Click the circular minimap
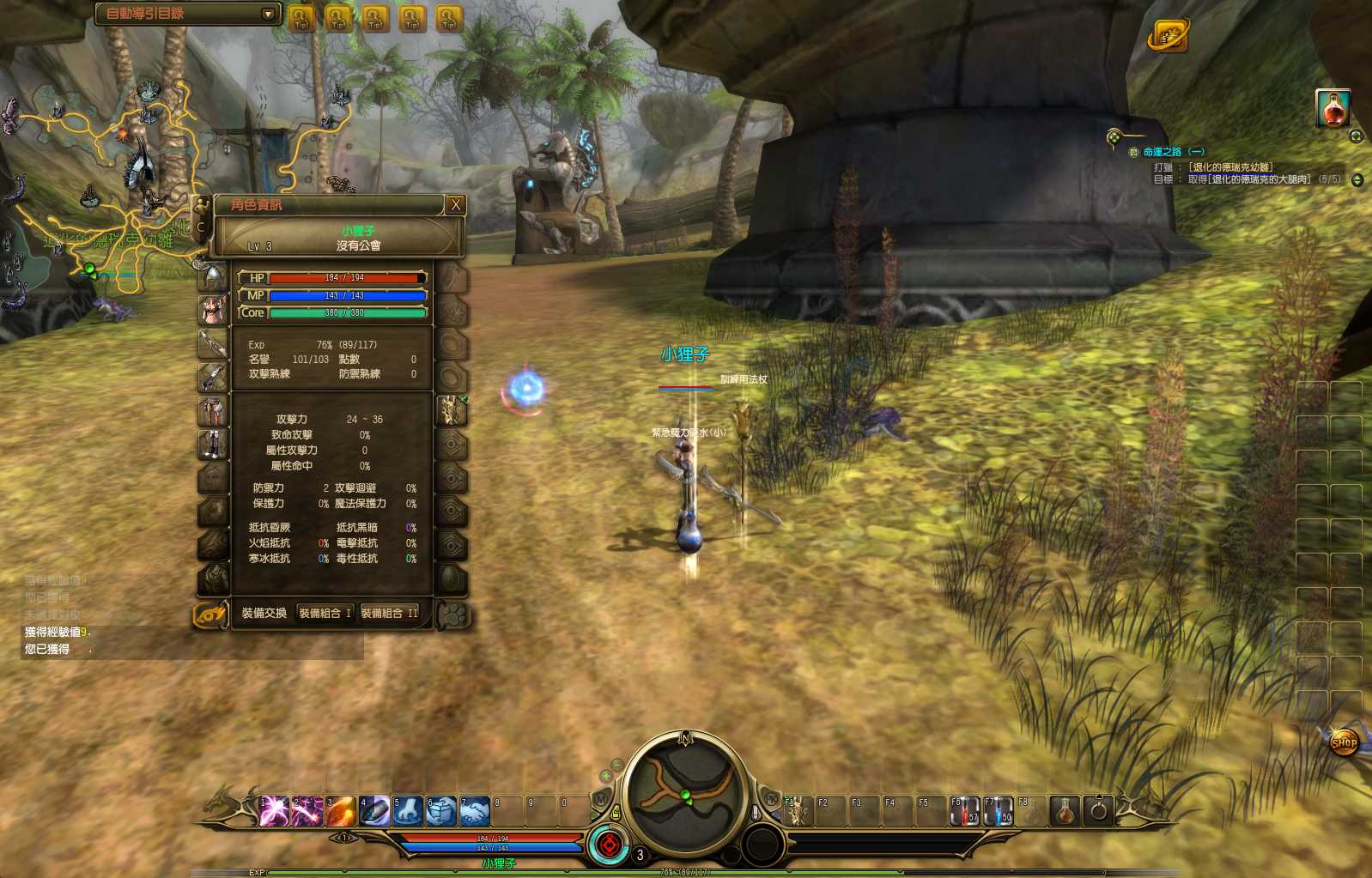1372x878 pixels. pyautogui.click(x=685, y=794)
